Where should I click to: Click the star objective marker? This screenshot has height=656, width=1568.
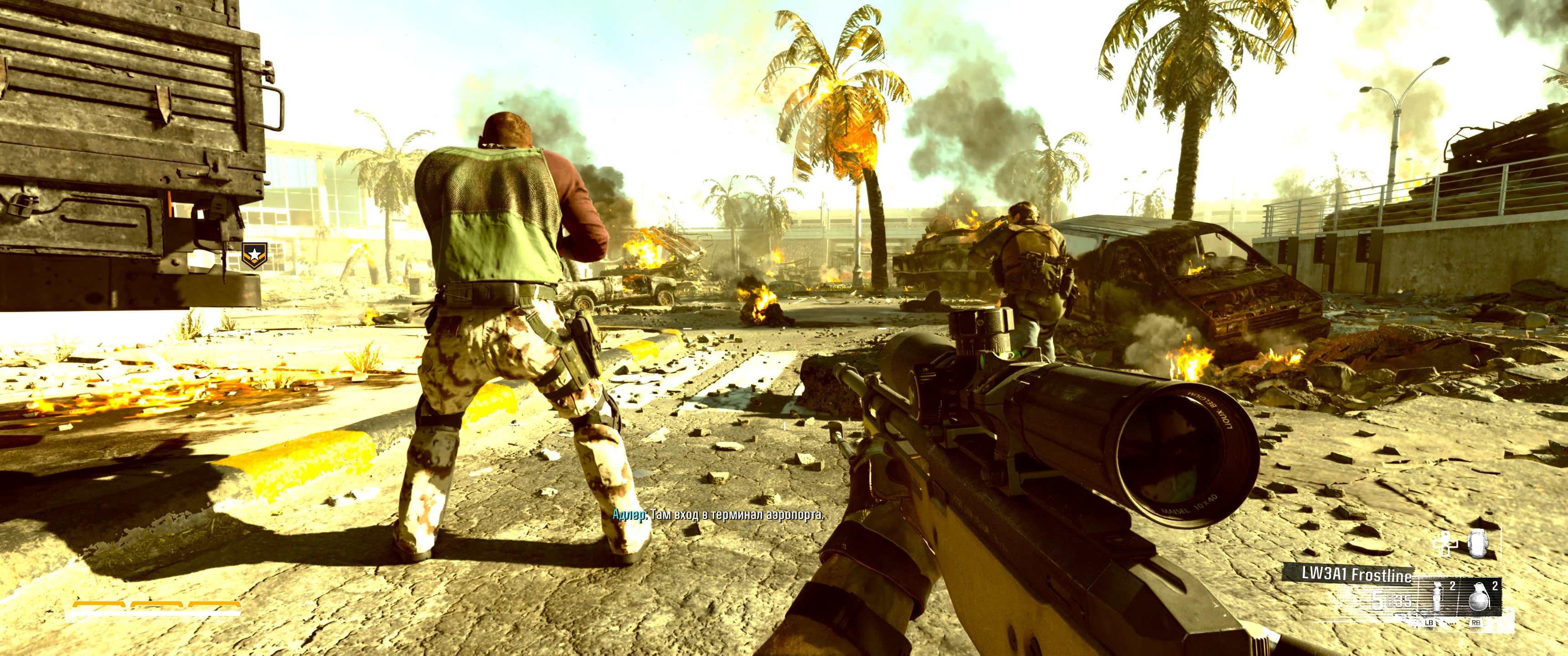[x=254, y=256]
